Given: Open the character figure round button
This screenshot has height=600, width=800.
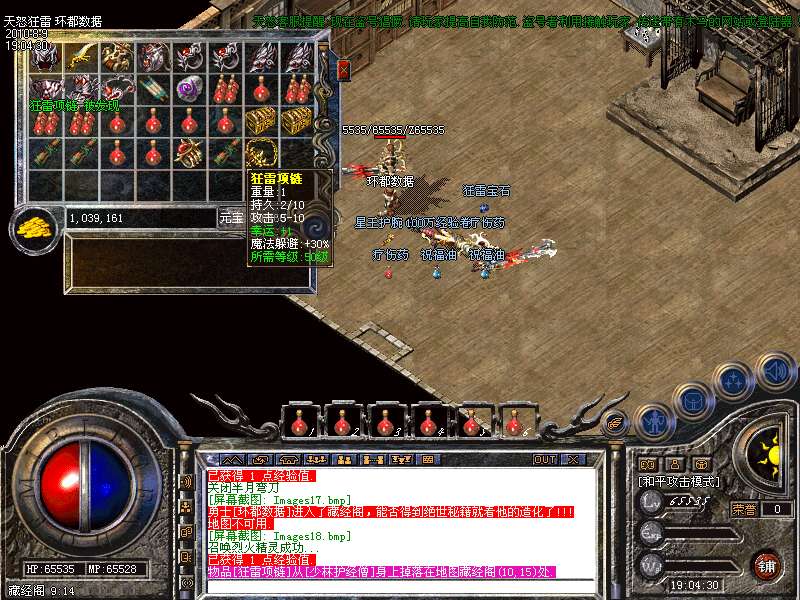Looking at the screenshot, I should [x=655, y=421].
